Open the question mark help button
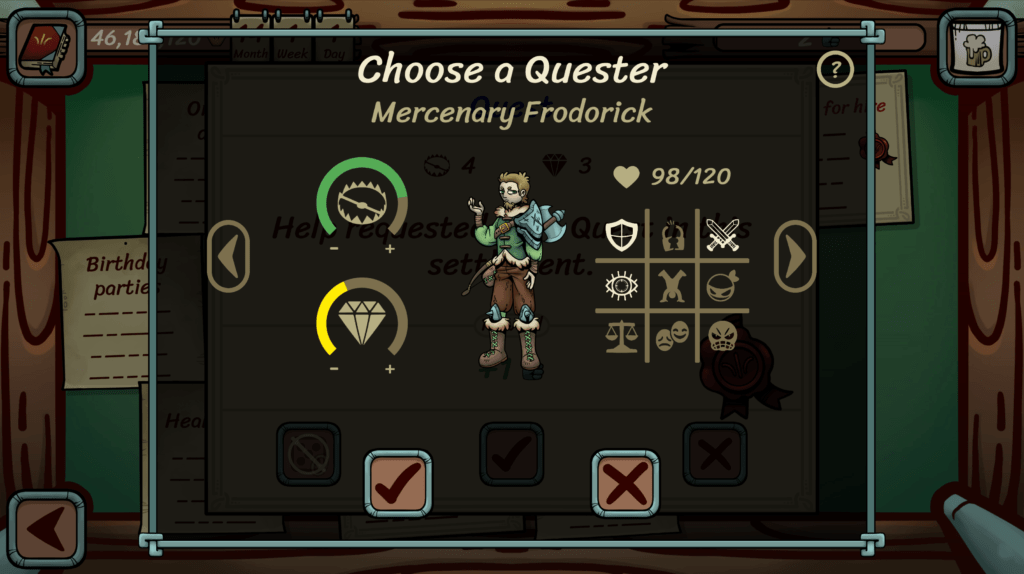The height and width of the screenshot is (574, 1024). [835, 70]
